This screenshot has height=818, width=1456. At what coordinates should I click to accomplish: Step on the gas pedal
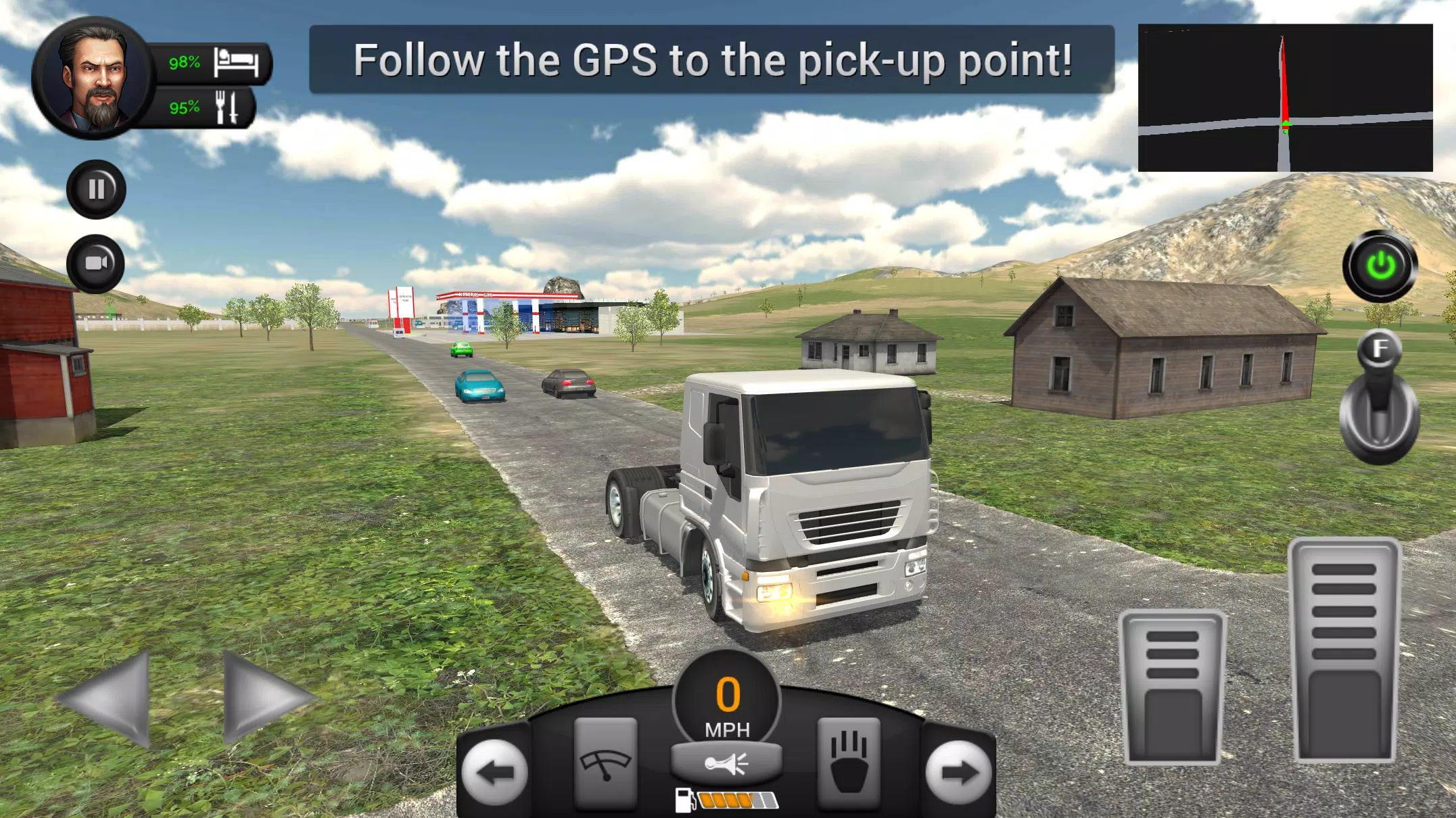coord(1344,650)
